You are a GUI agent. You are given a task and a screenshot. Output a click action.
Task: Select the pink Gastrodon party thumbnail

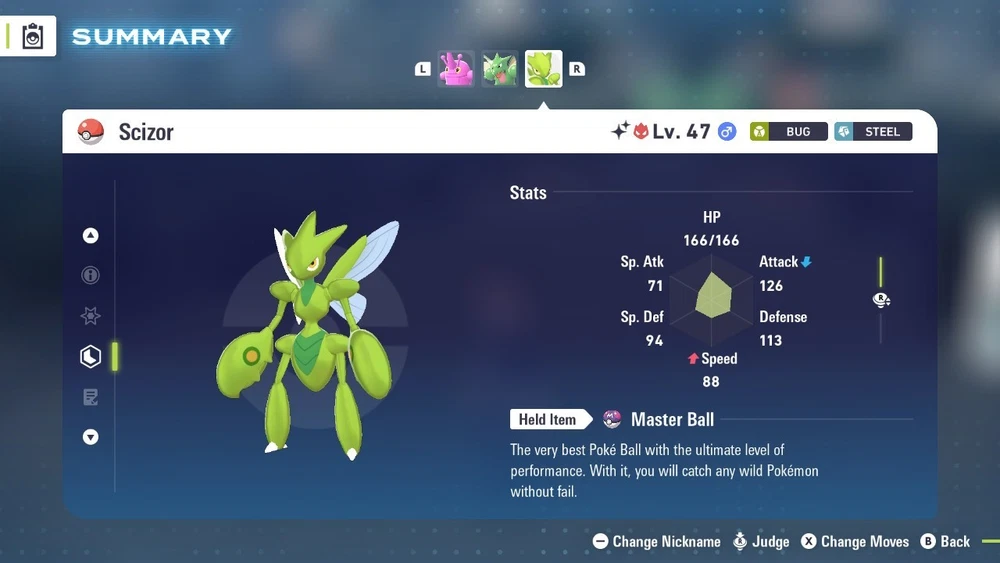(456, 69)
